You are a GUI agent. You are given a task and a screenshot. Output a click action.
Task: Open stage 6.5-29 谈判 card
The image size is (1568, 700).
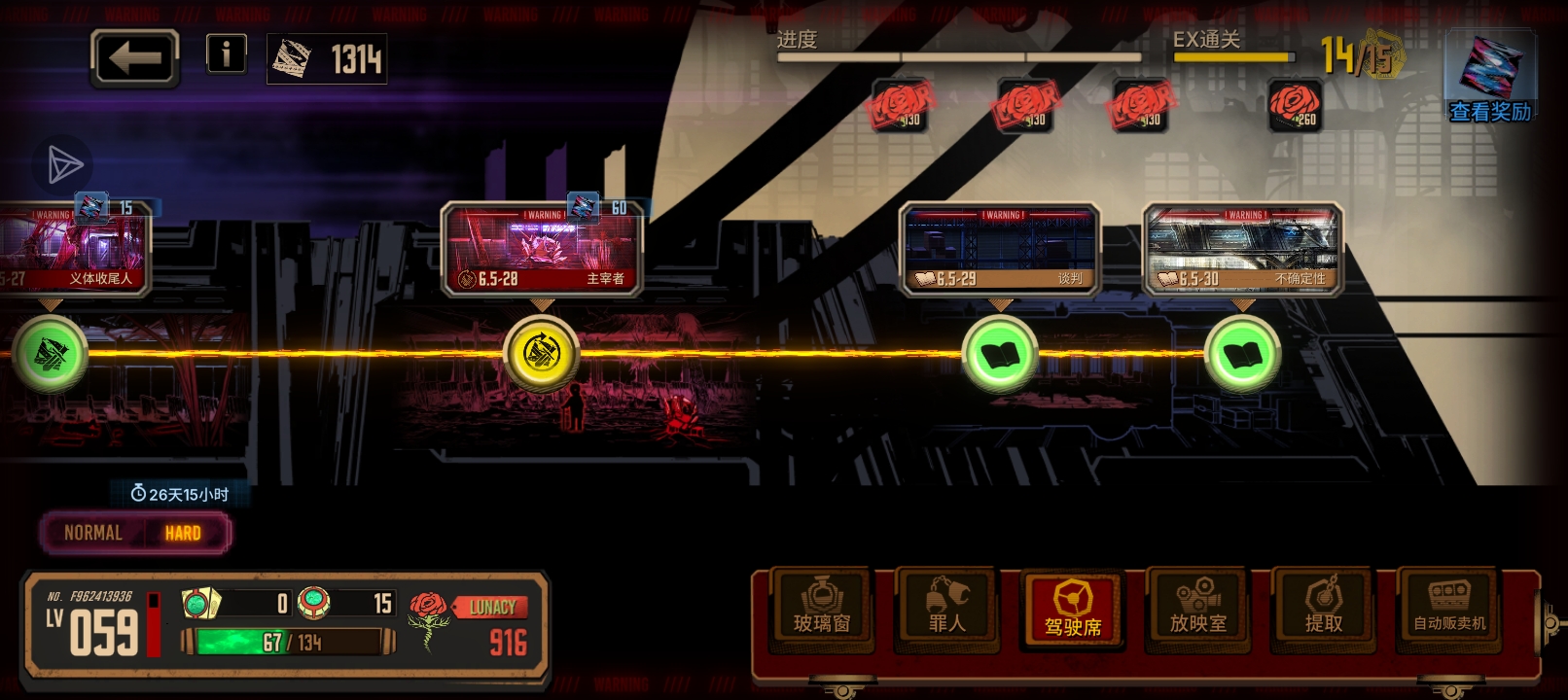click(999, 250)
